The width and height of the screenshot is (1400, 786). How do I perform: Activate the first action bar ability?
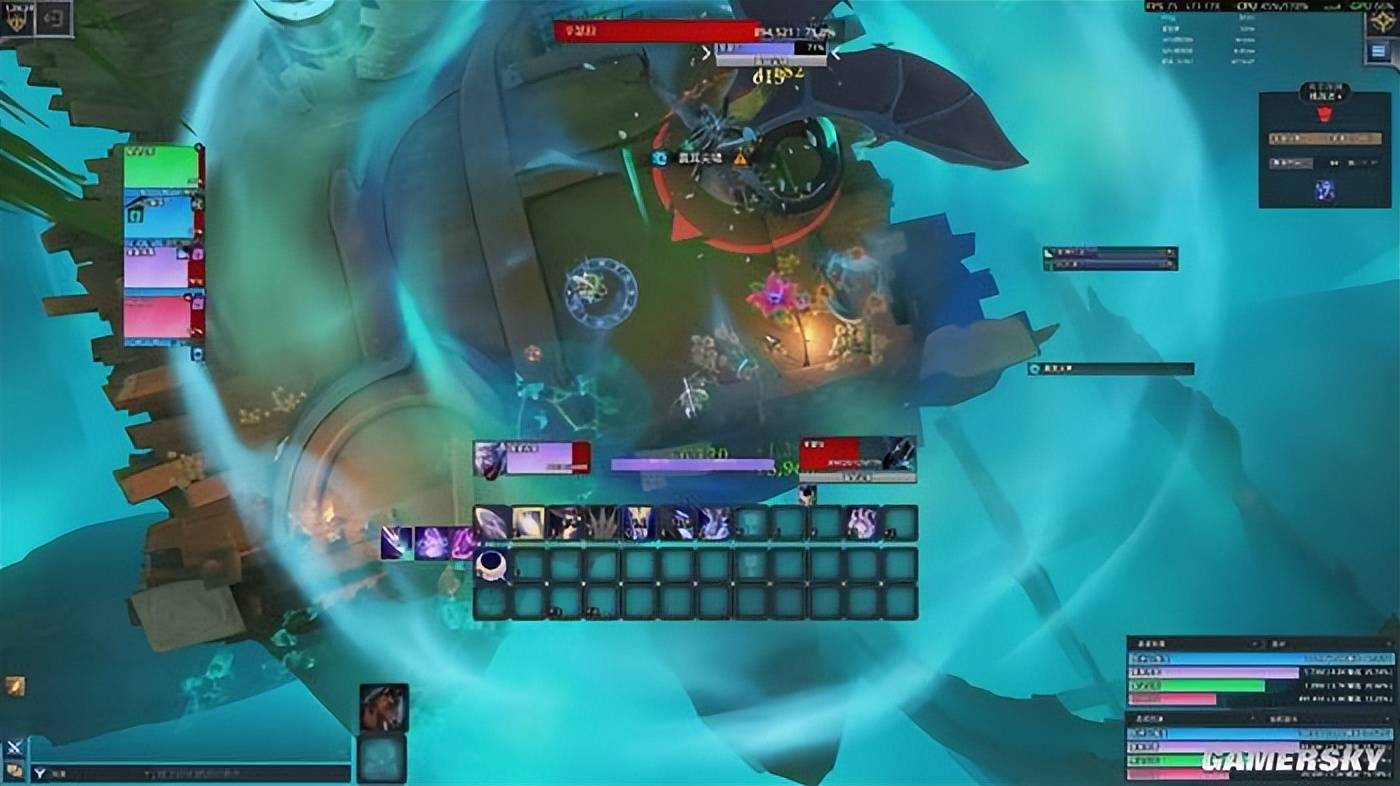[492, 523]
